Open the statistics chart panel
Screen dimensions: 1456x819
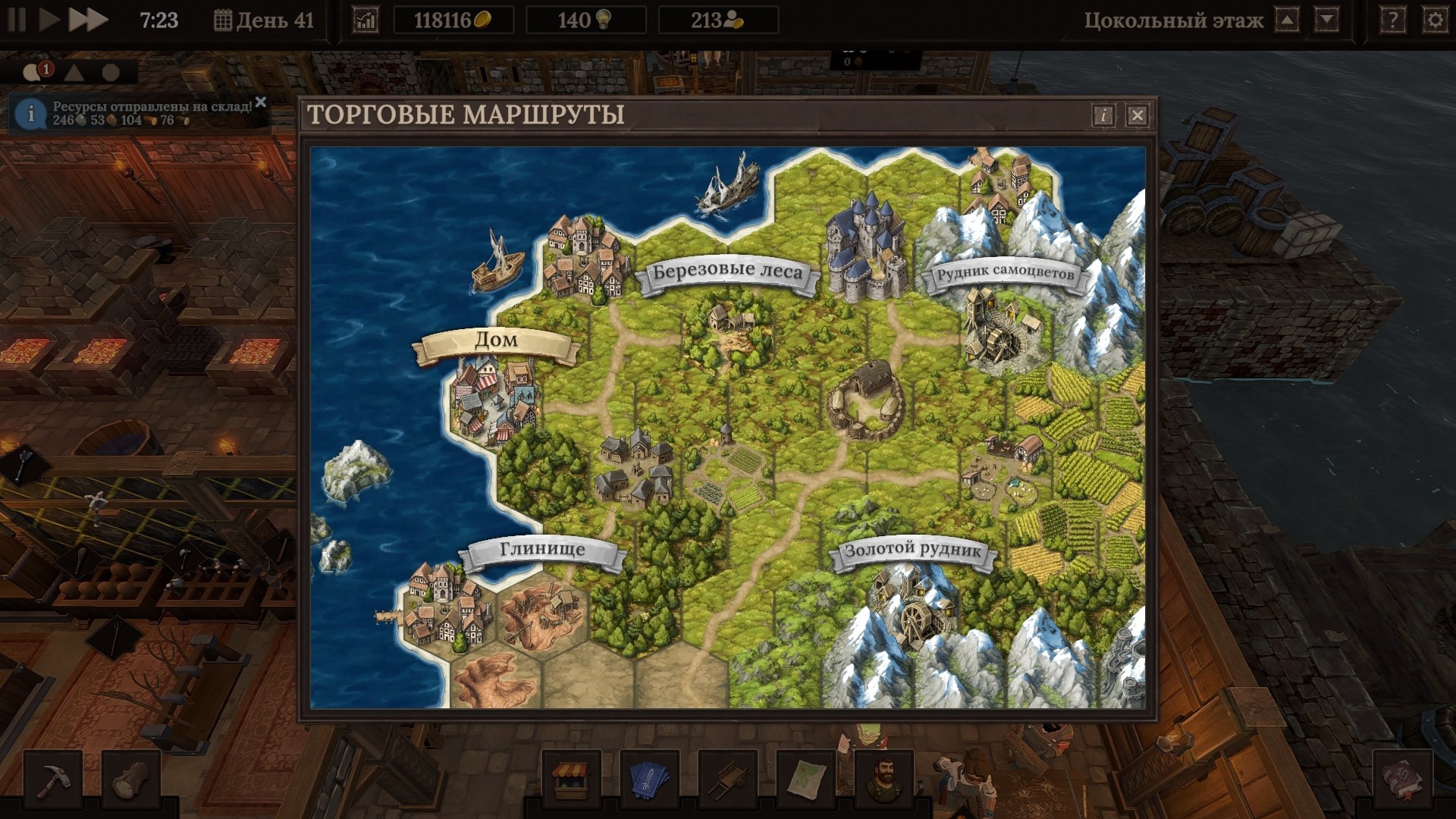pos(365,20)
